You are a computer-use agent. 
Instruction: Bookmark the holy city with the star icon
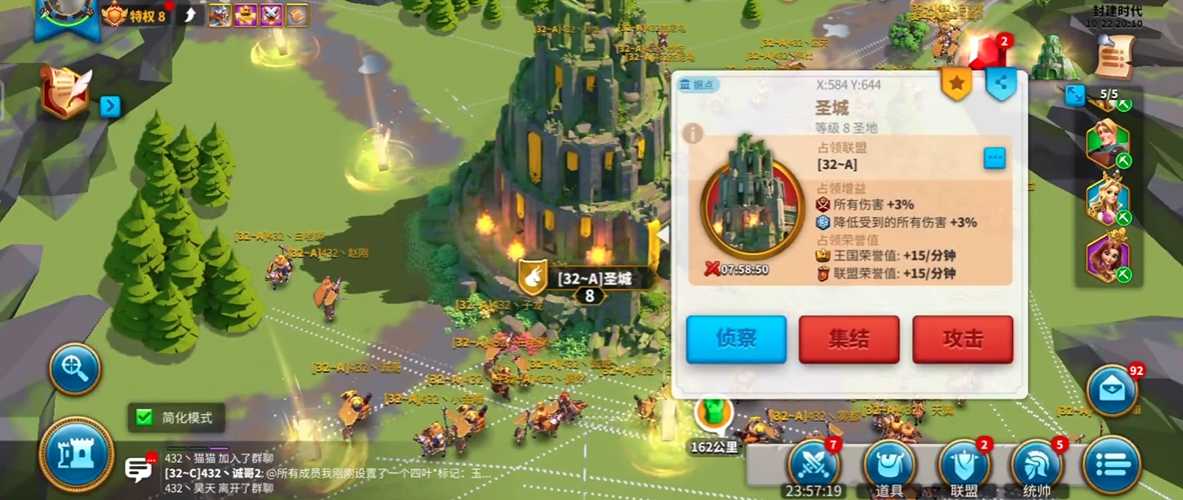coord(957,85)
